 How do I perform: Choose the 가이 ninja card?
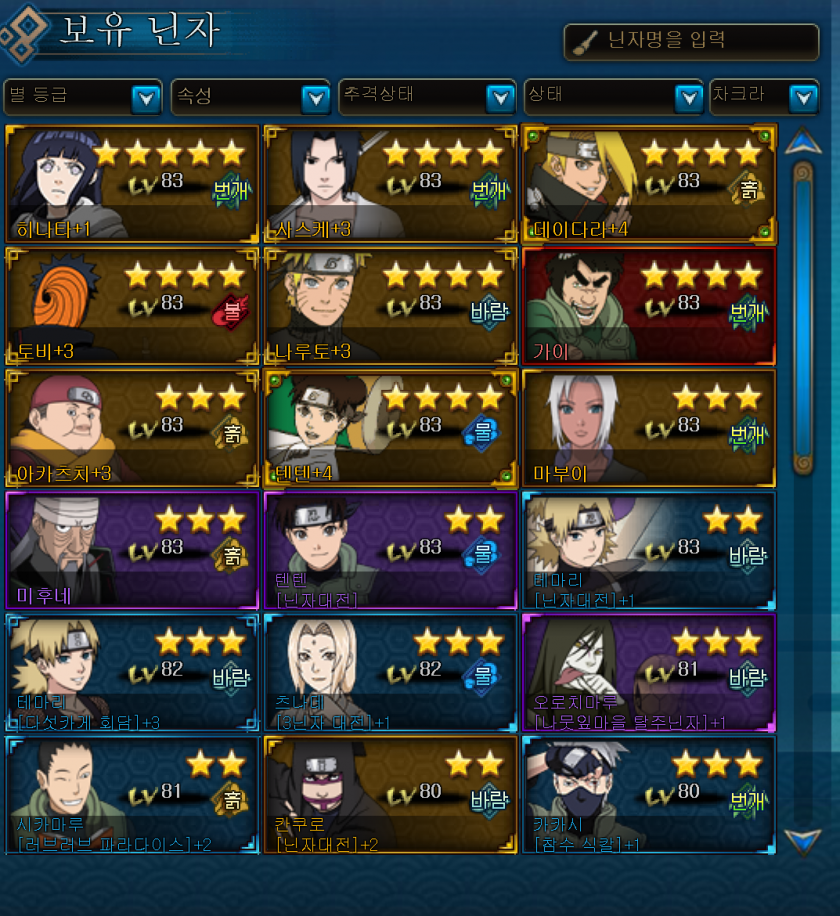coord(648,307)
